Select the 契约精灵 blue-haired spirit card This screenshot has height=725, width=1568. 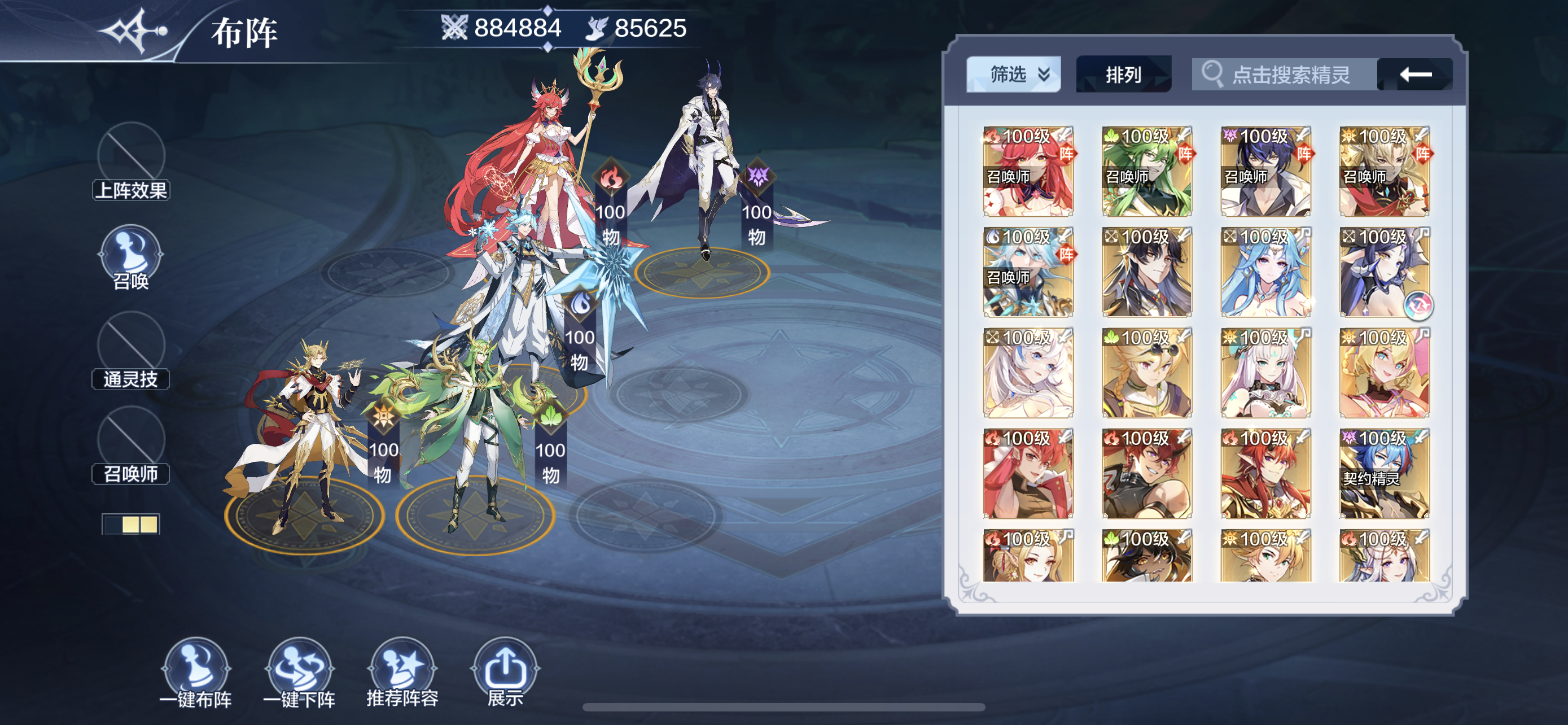[1384, 474]
